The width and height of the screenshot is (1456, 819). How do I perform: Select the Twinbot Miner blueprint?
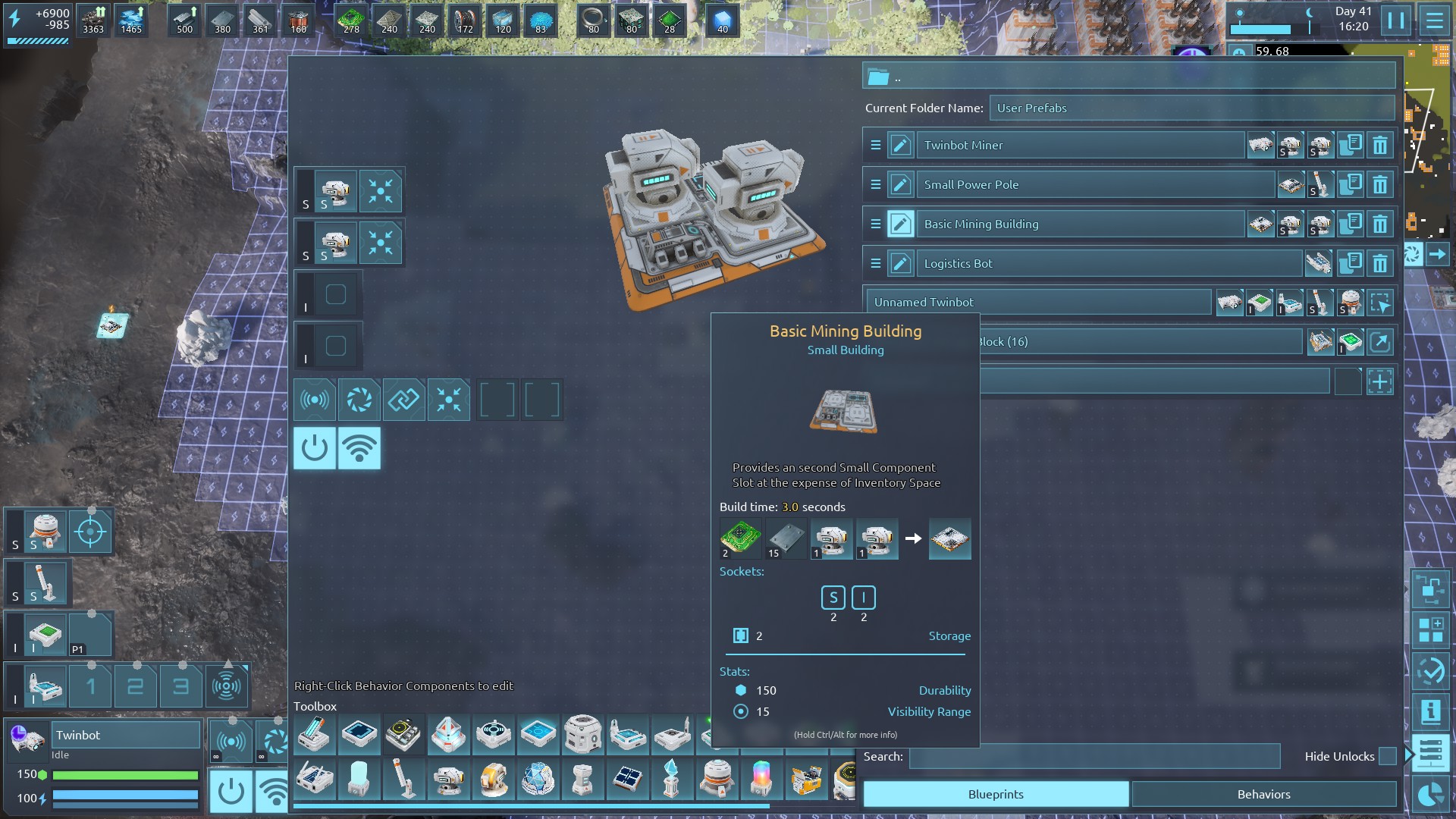point(1080,145)
